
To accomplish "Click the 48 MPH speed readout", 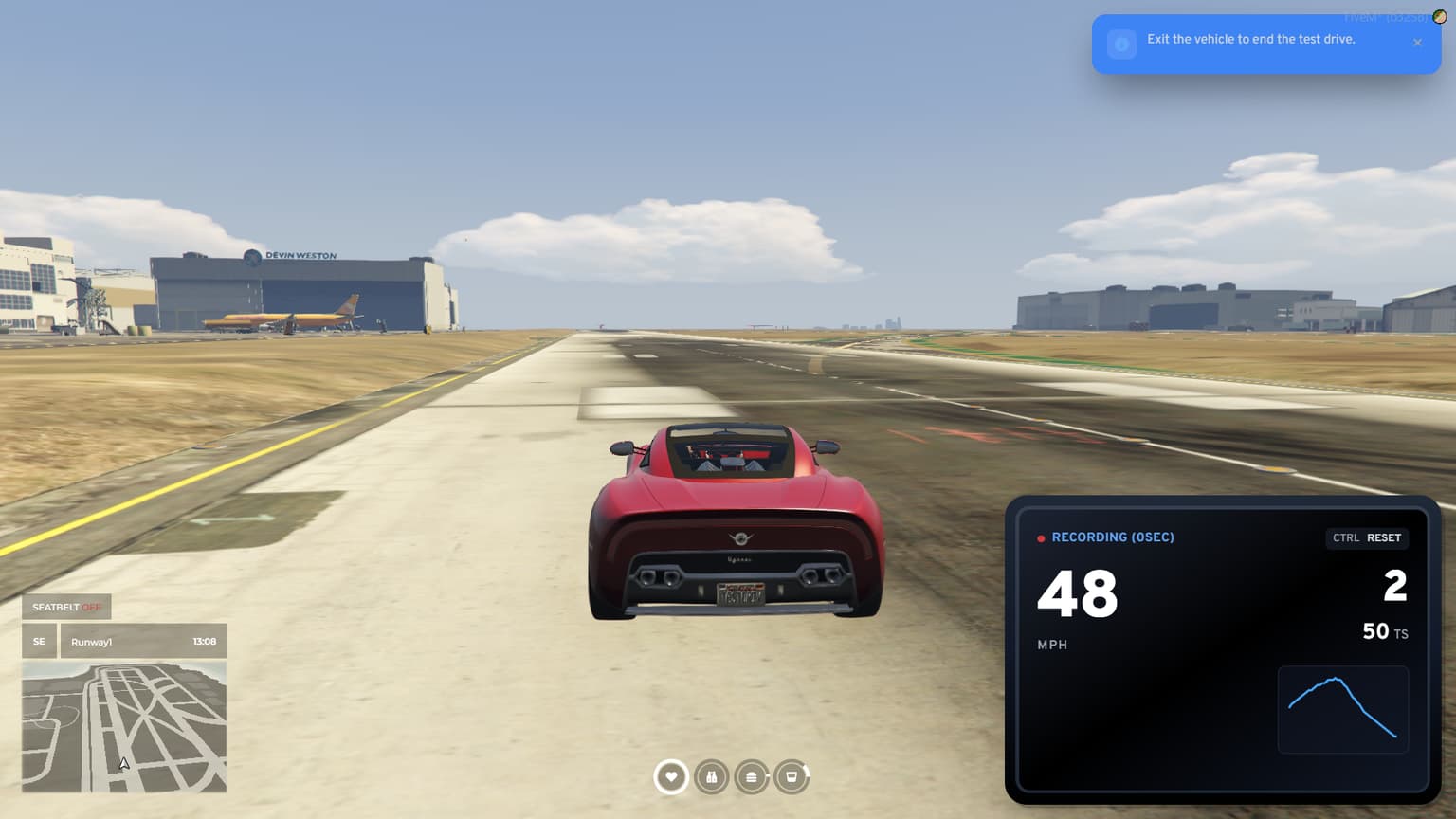I will point(1077,595).
